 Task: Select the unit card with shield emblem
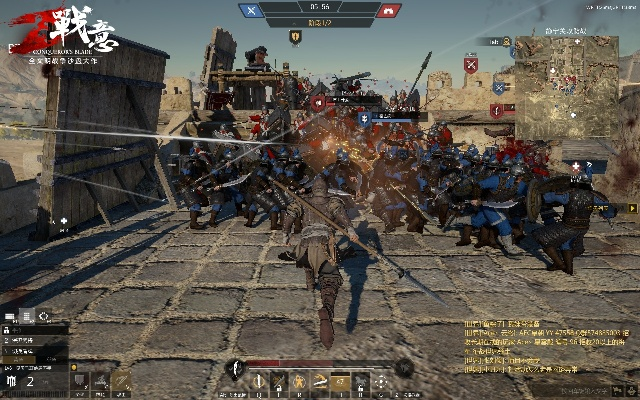[12, 381]
